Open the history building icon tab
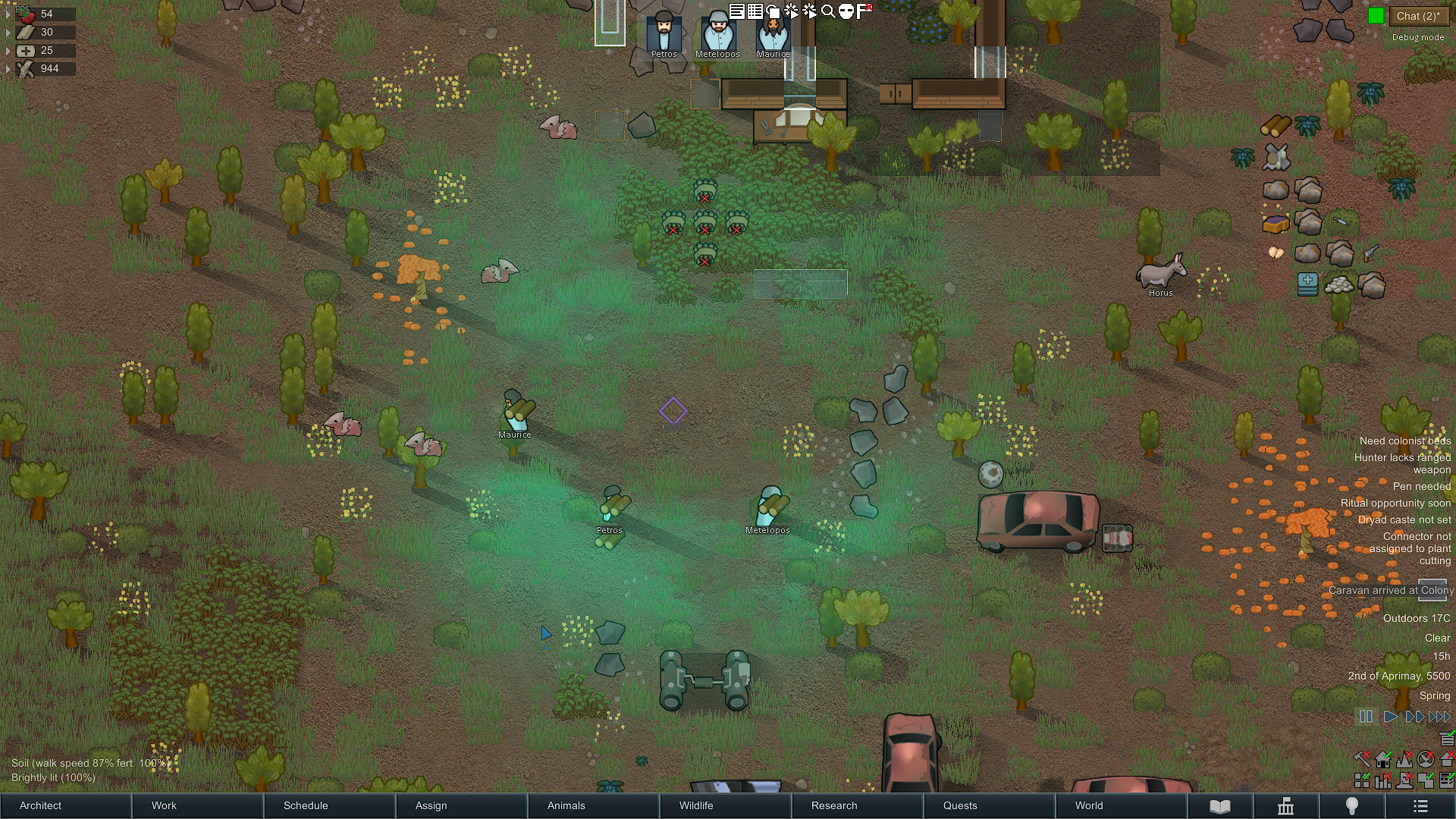The width and height of the screenshot is (1456, 819). [1285, 806]
